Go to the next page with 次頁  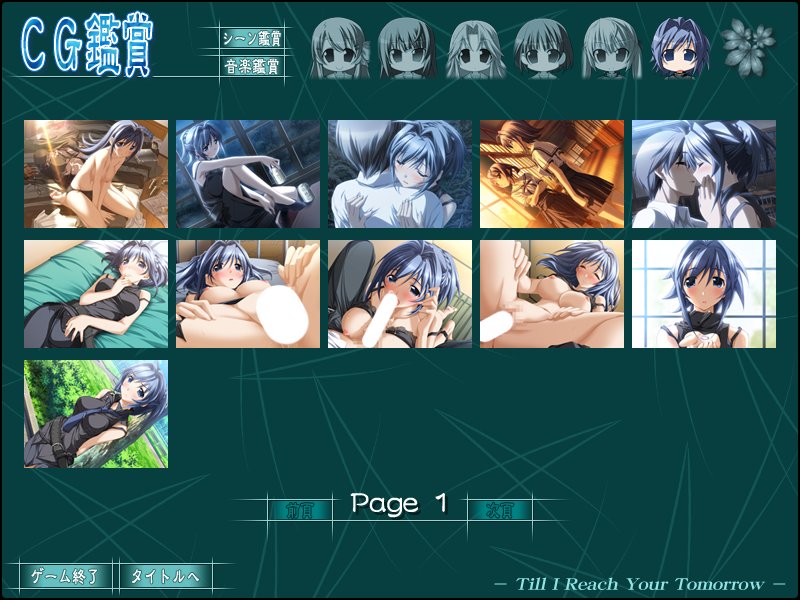(x=500, y=509)
